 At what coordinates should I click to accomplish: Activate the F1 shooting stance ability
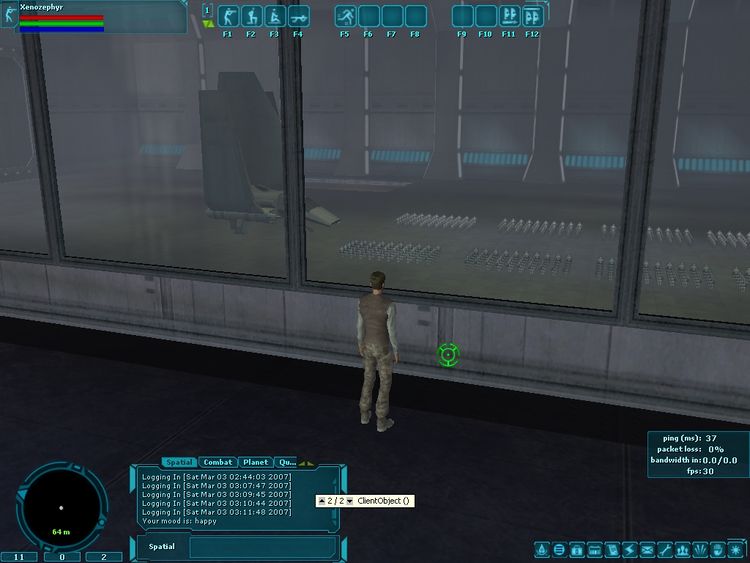coord(227,17)
